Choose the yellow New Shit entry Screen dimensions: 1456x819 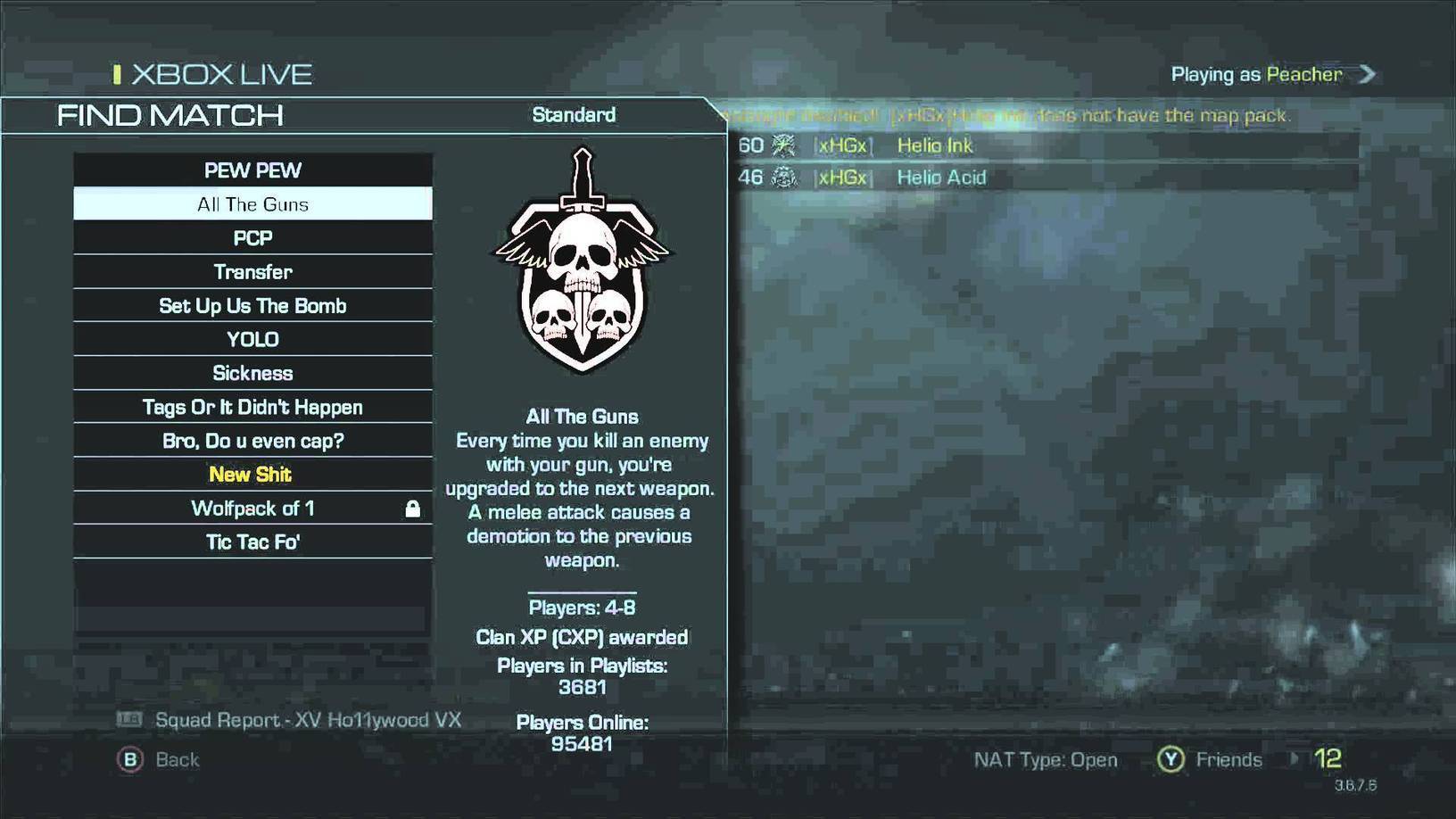251,475
